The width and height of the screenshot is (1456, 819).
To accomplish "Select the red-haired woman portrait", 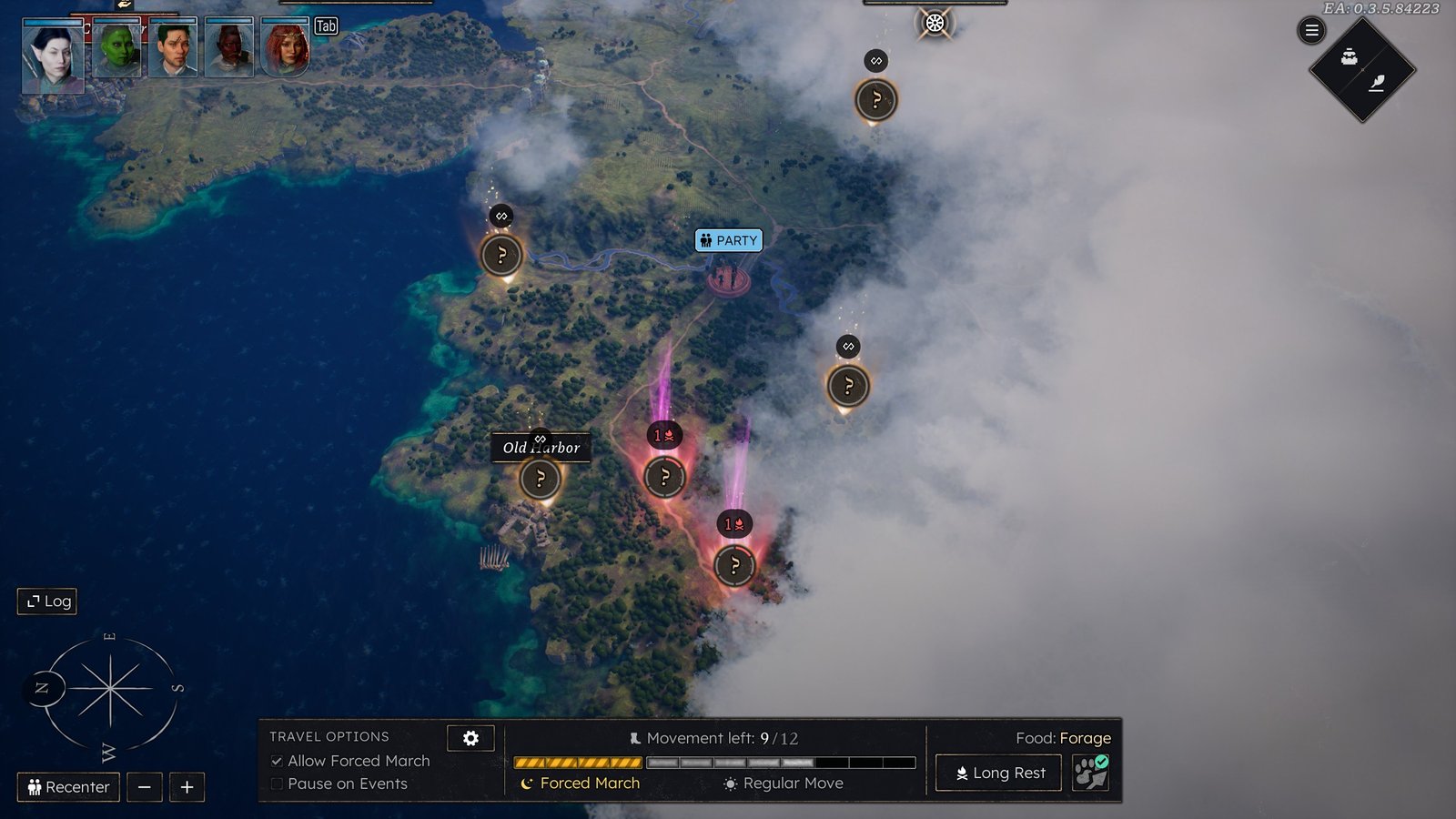I will click(286, 48).
